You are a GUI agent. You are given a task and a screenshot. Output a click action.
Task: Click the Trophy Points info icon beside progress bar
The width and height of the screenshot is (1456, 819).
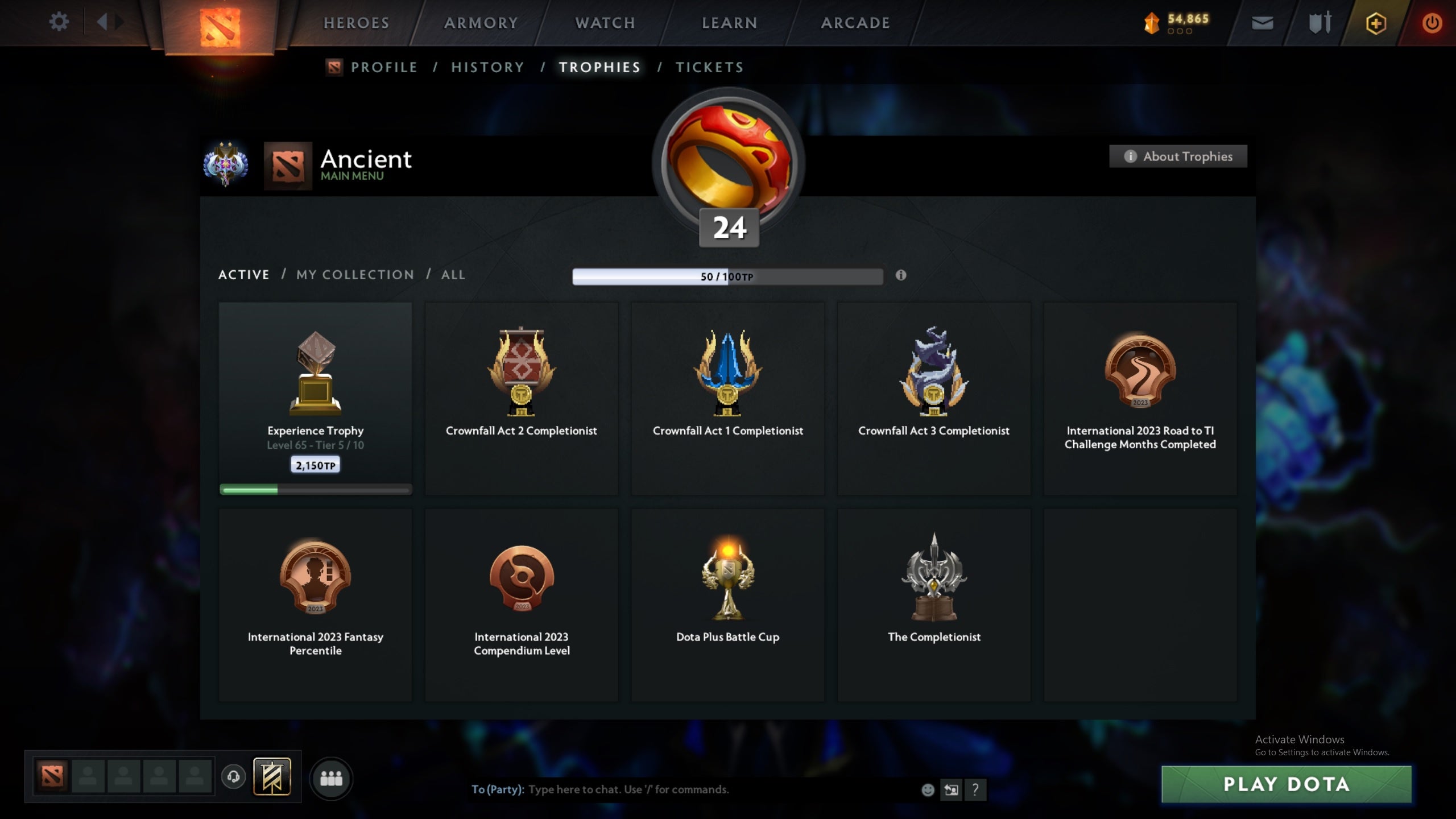901,276
